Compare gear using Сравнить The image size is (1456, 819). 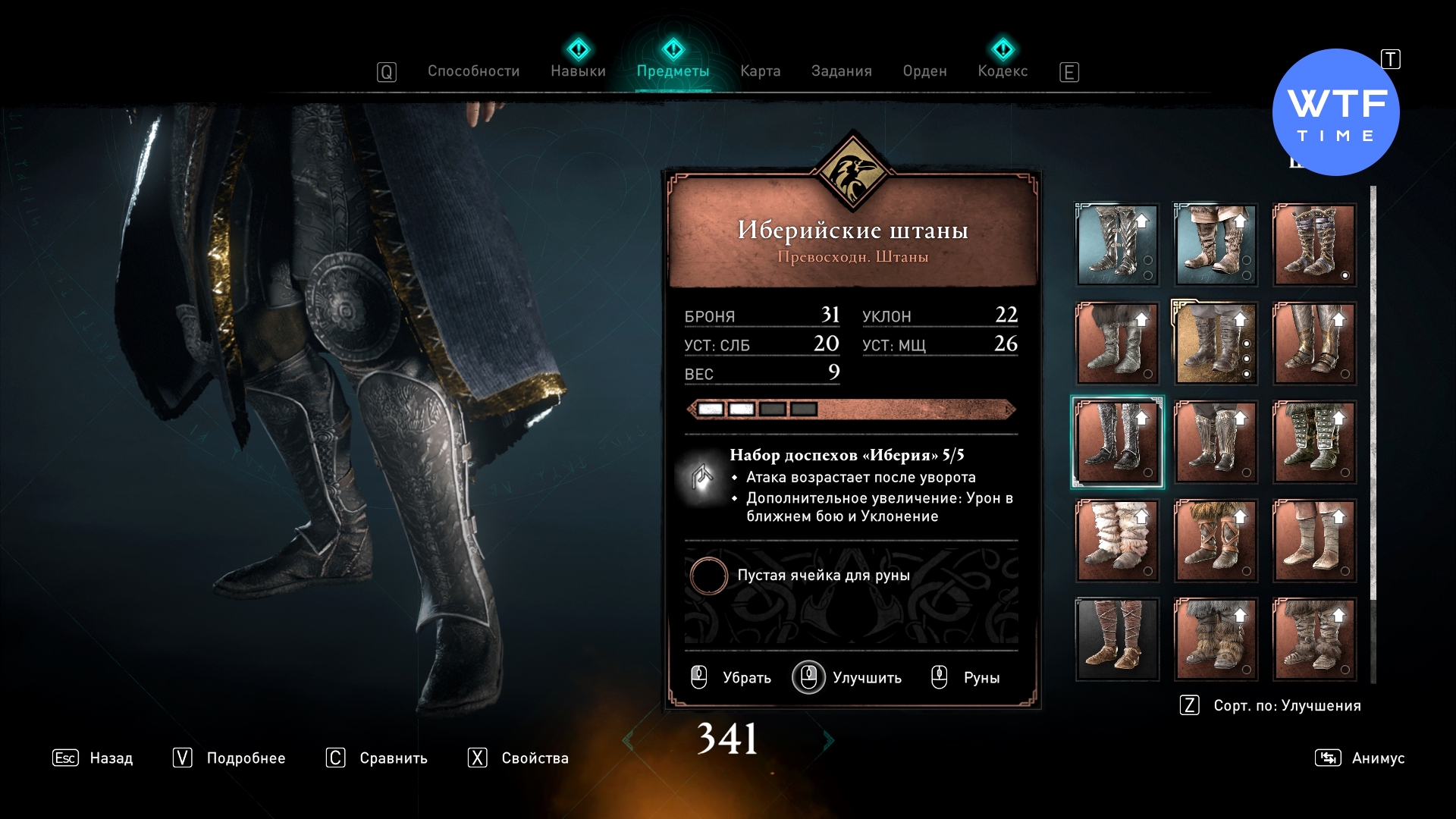pos(377,758)
